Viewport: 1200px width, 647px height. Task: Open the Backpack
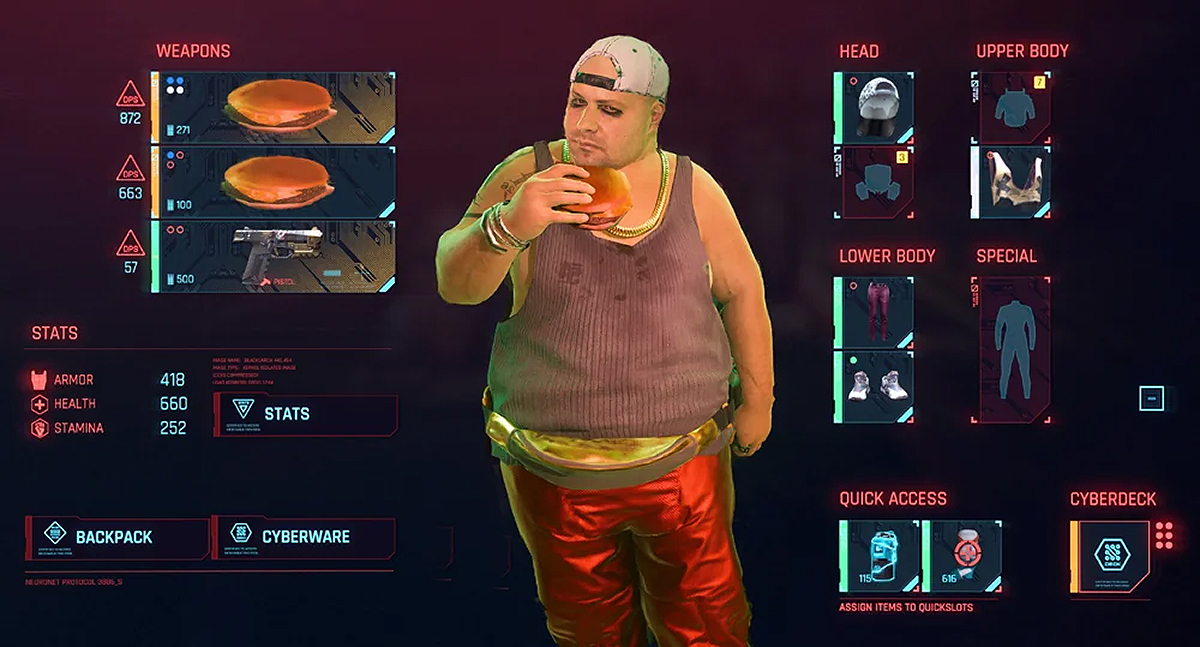click(x=116, y=537)
